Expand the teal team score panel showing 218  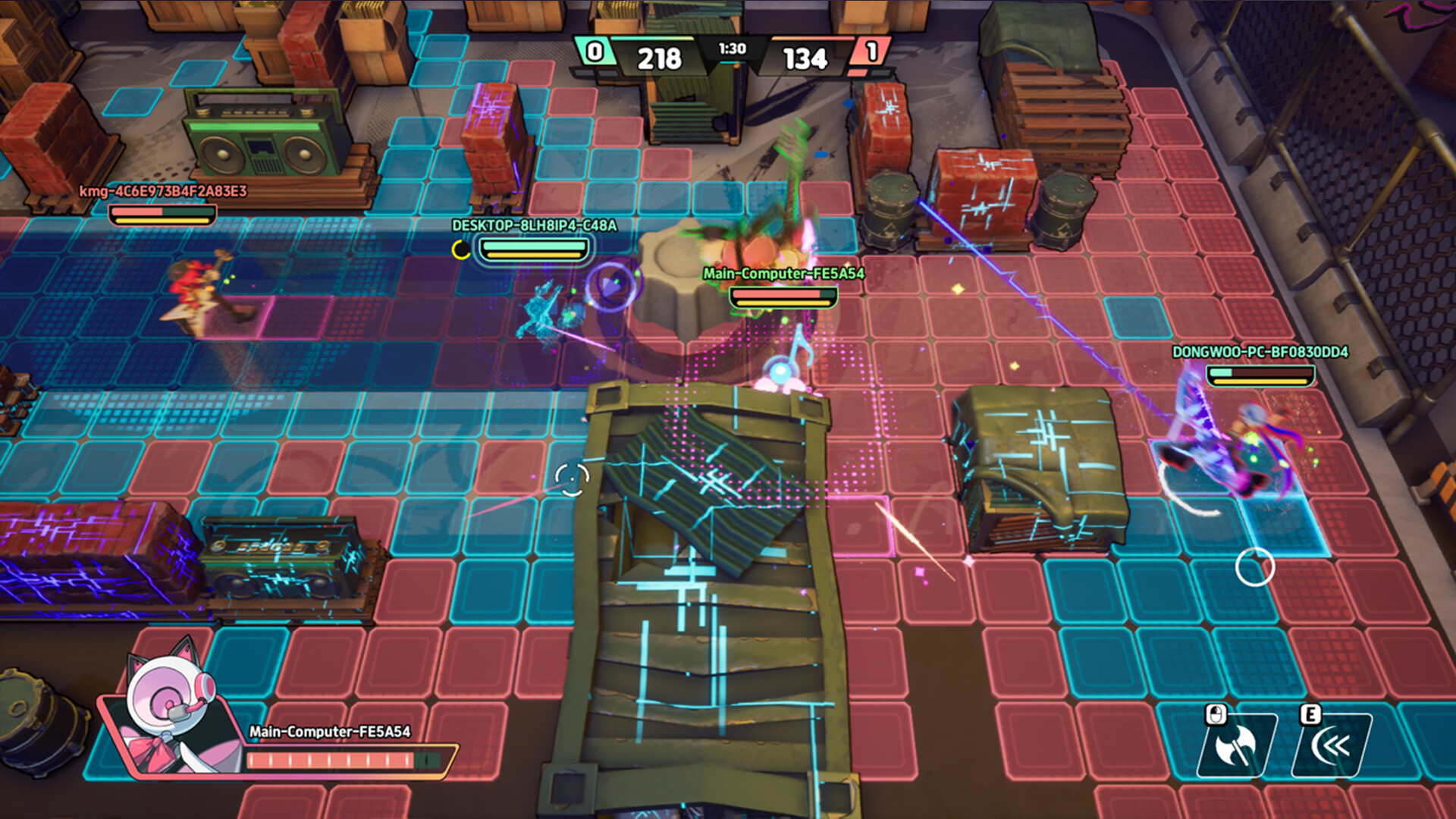click(661, 57)
